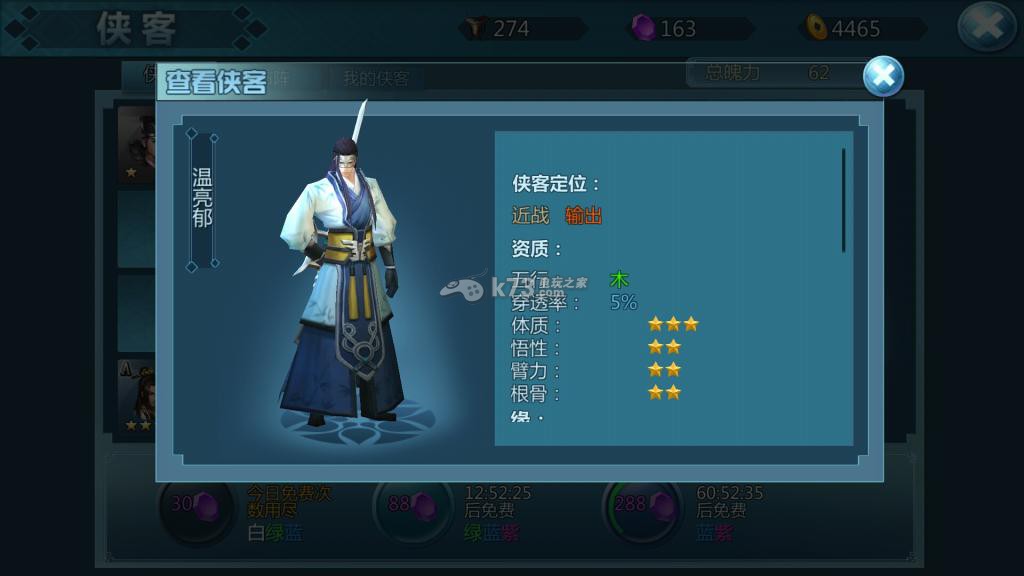Viewport: 1024px width, 576px height.
Task: Close the 侠客 screen with the top-right X
Action: pos(986,27)
